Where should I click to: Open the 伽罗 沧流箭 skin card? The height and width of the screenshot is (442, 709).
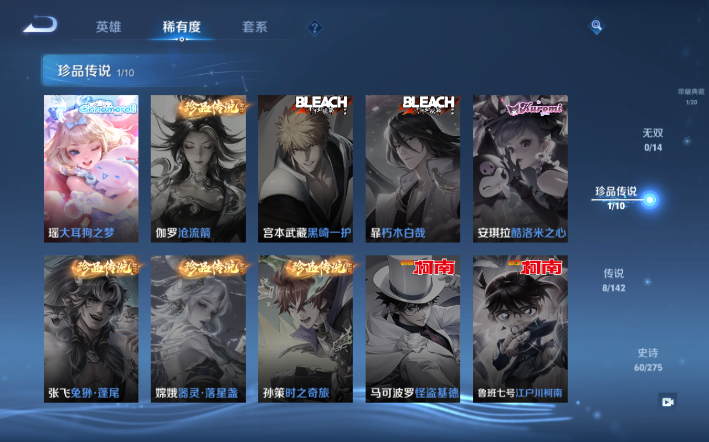point(198,168)
